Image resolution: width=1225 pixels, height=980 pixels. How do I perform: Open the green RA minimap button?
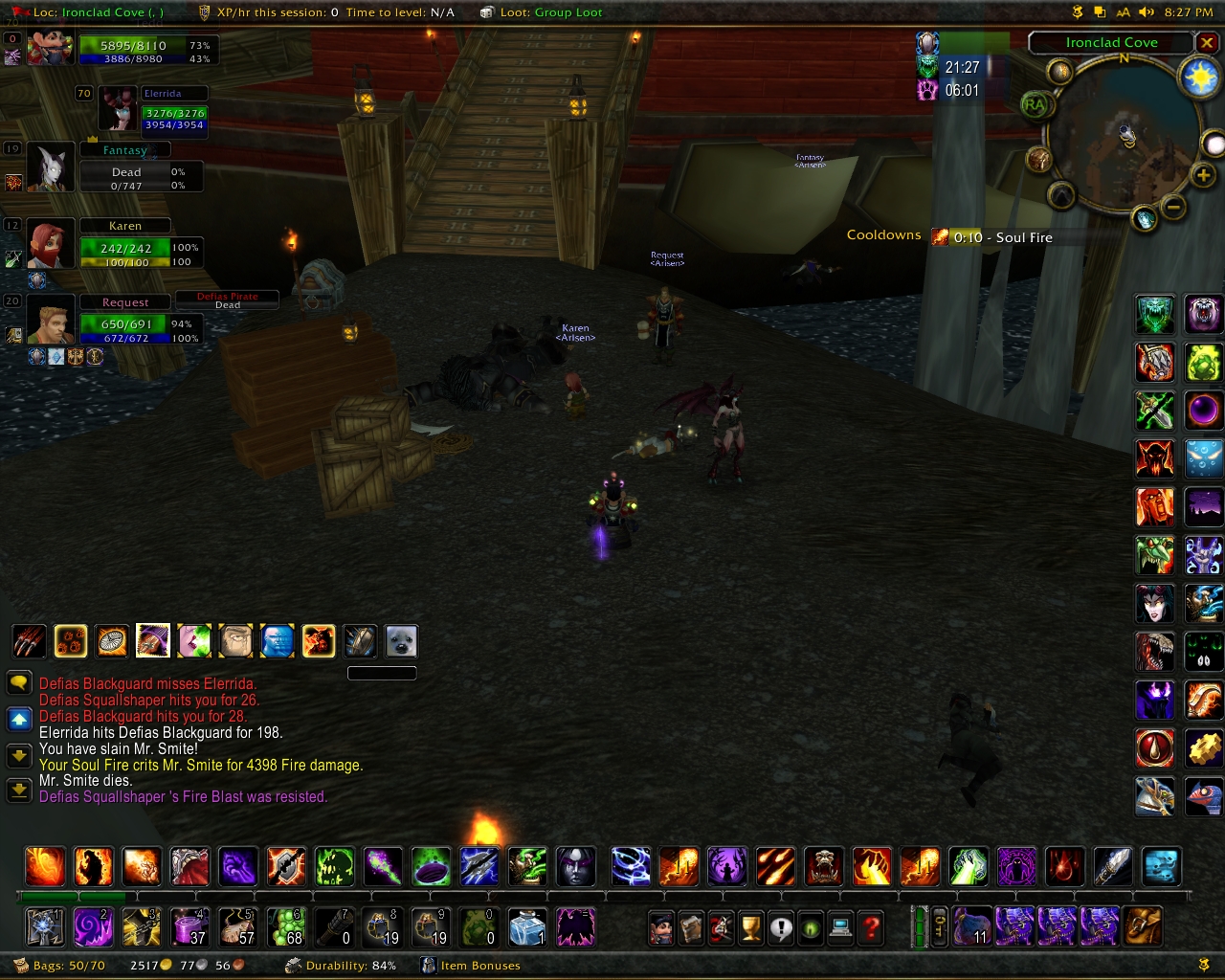pos(1035,104)
